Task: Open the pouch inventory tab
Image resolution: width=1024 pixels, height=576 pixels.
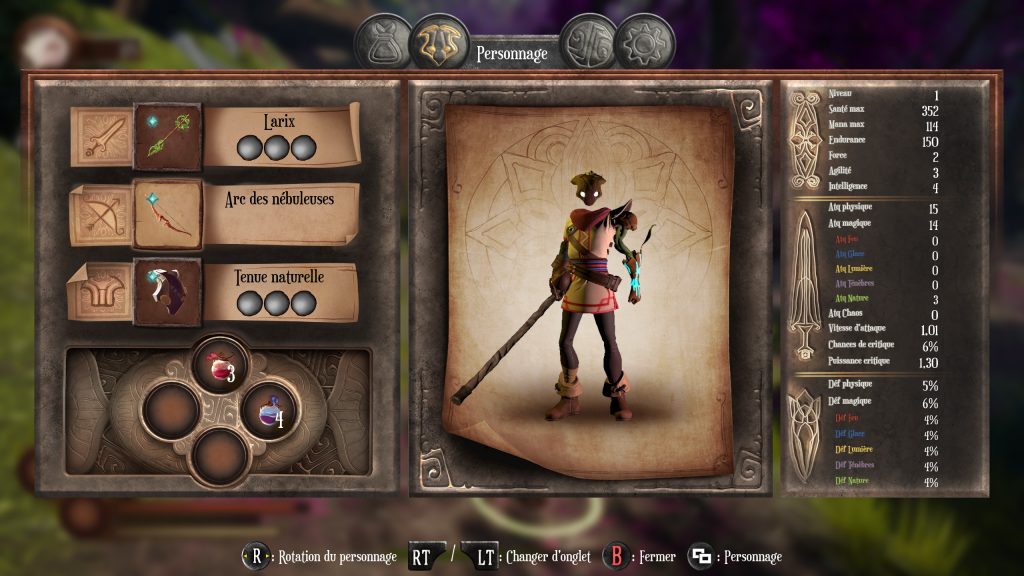Action: click(383, 41)
